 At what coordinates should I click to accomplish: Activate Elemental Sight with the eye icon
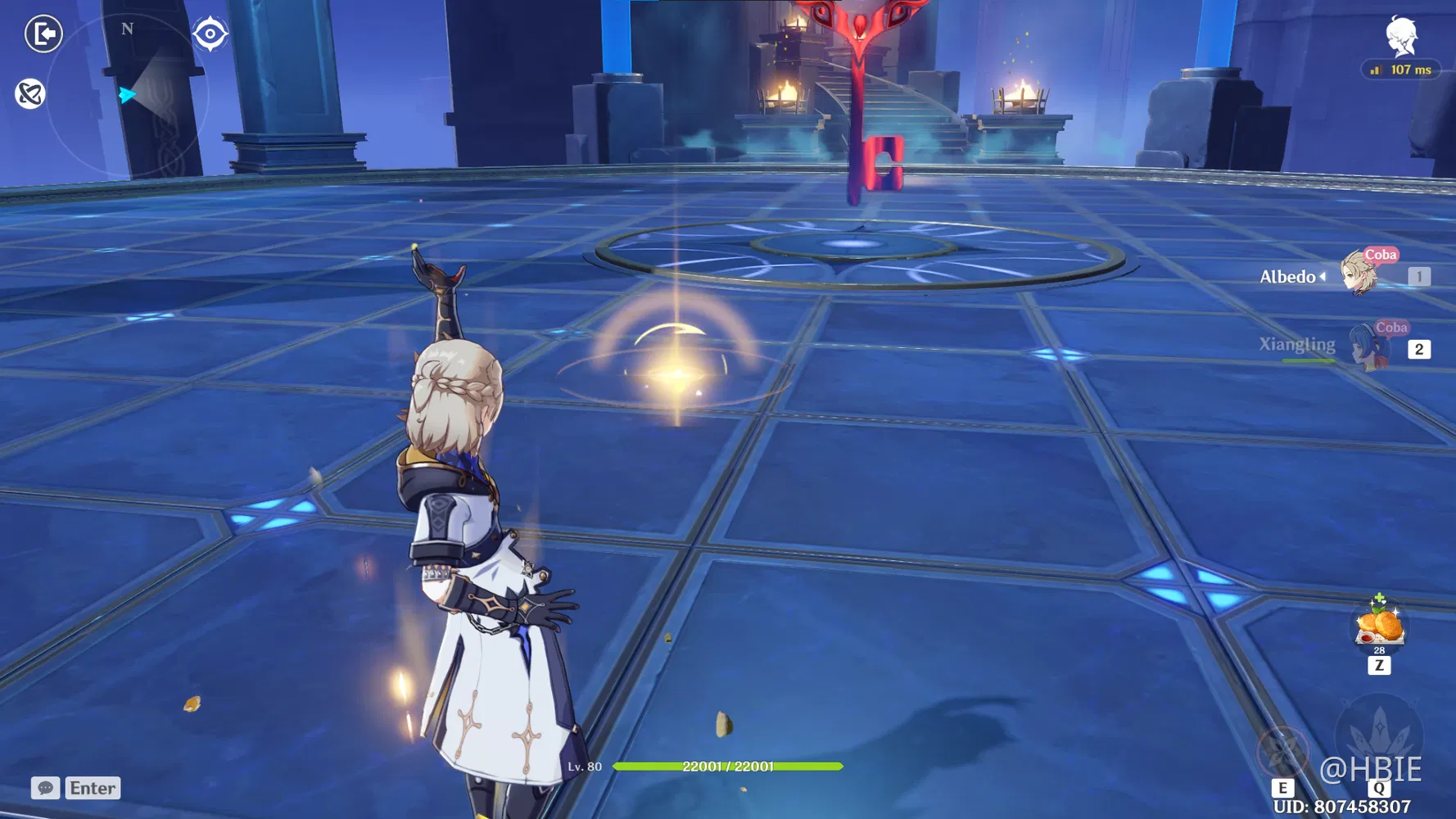tap(211, 34)
